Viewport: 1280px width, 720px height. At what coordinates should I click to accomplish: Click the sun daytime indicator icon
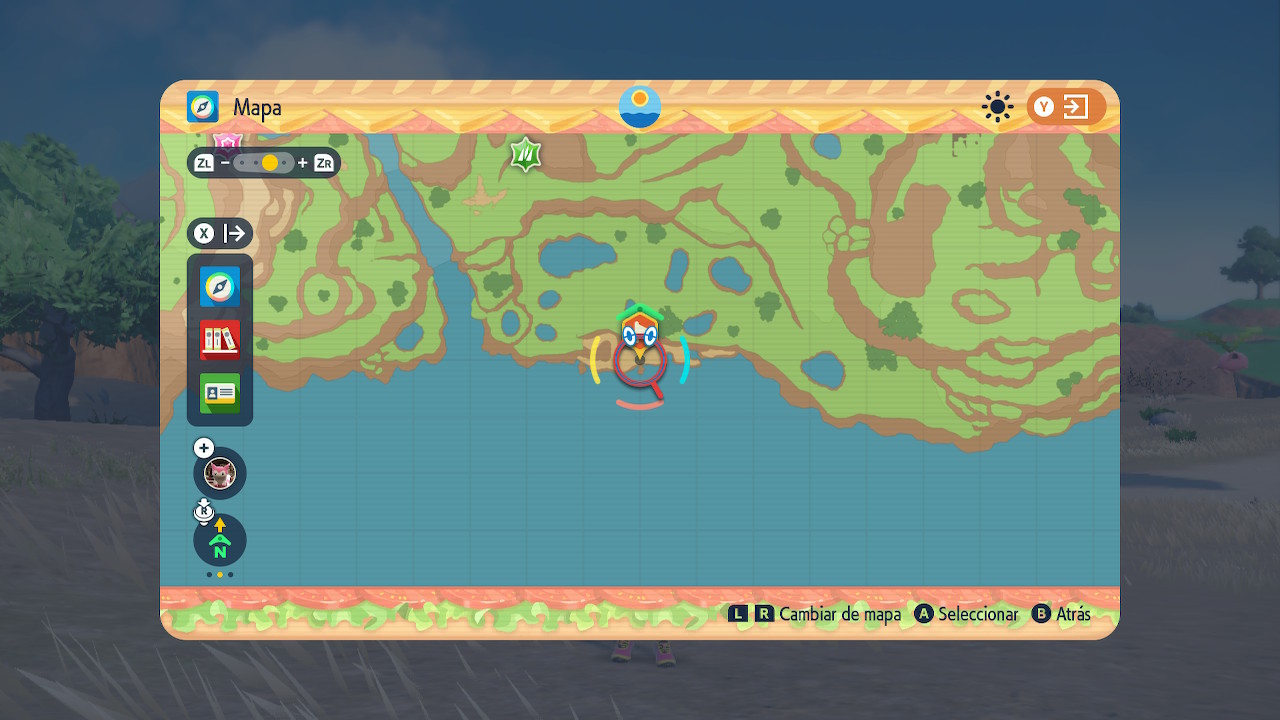(x=997, y=107)
